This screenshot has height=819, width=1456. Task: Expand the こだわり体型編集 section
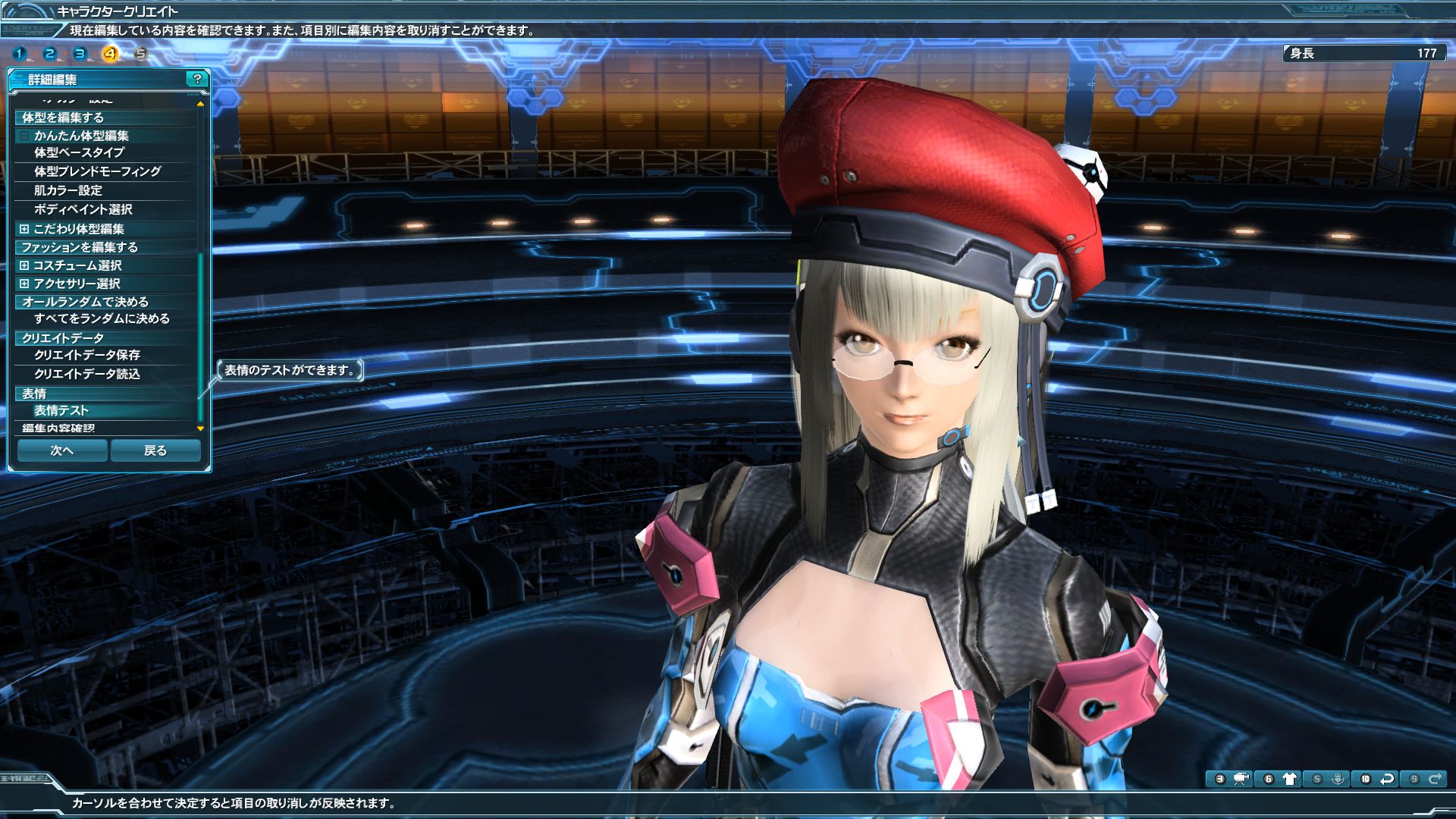tap(24, 229)
